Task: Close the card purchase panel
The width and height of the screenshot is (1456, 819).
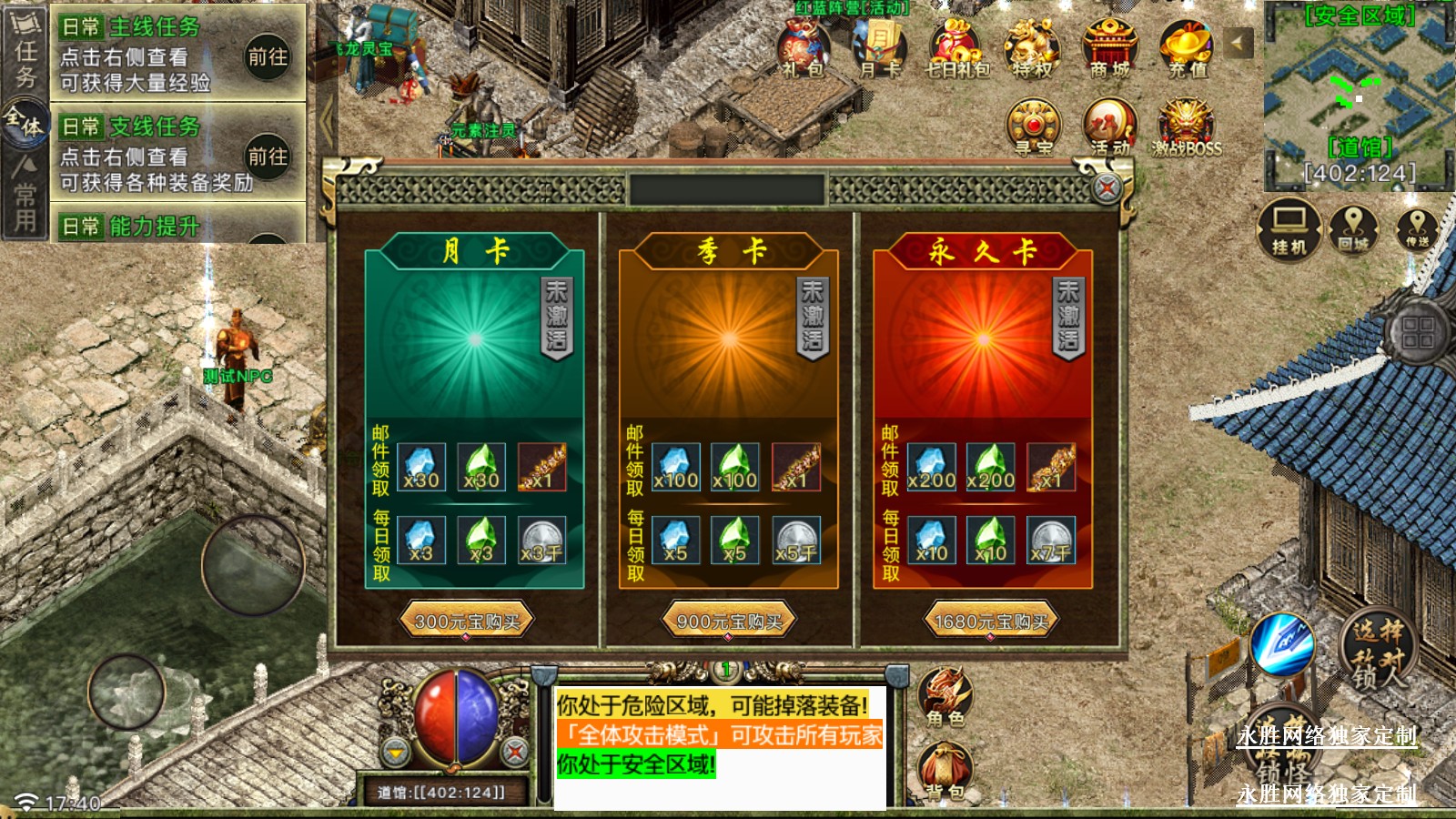Action: pos(1107,188)
